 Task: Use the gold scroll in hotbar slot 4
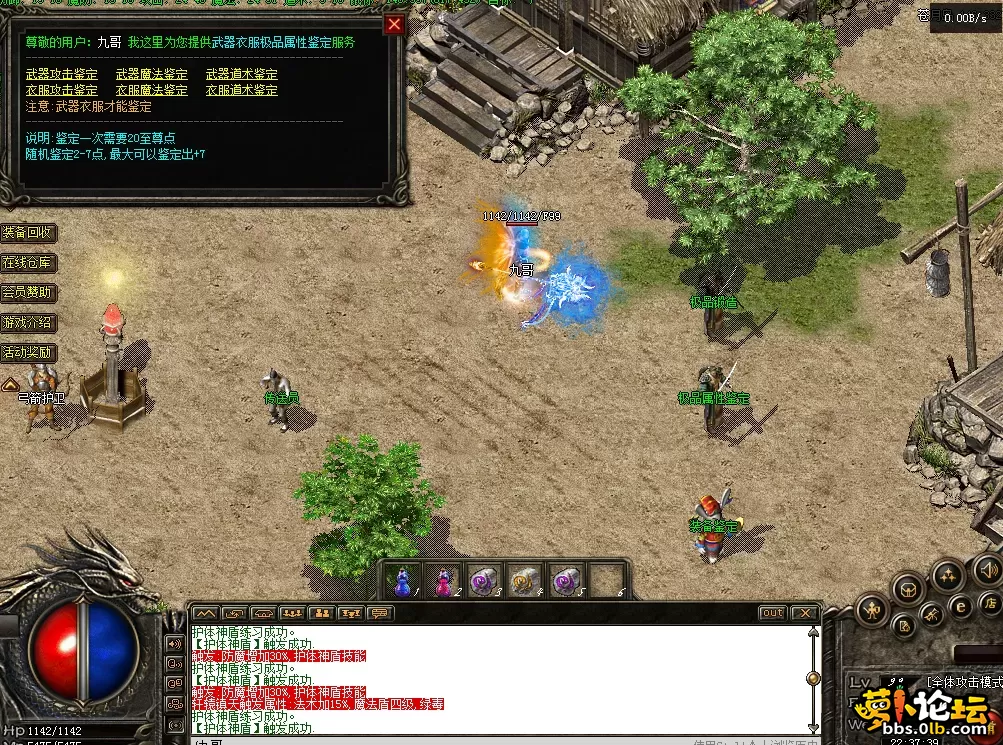525,581
